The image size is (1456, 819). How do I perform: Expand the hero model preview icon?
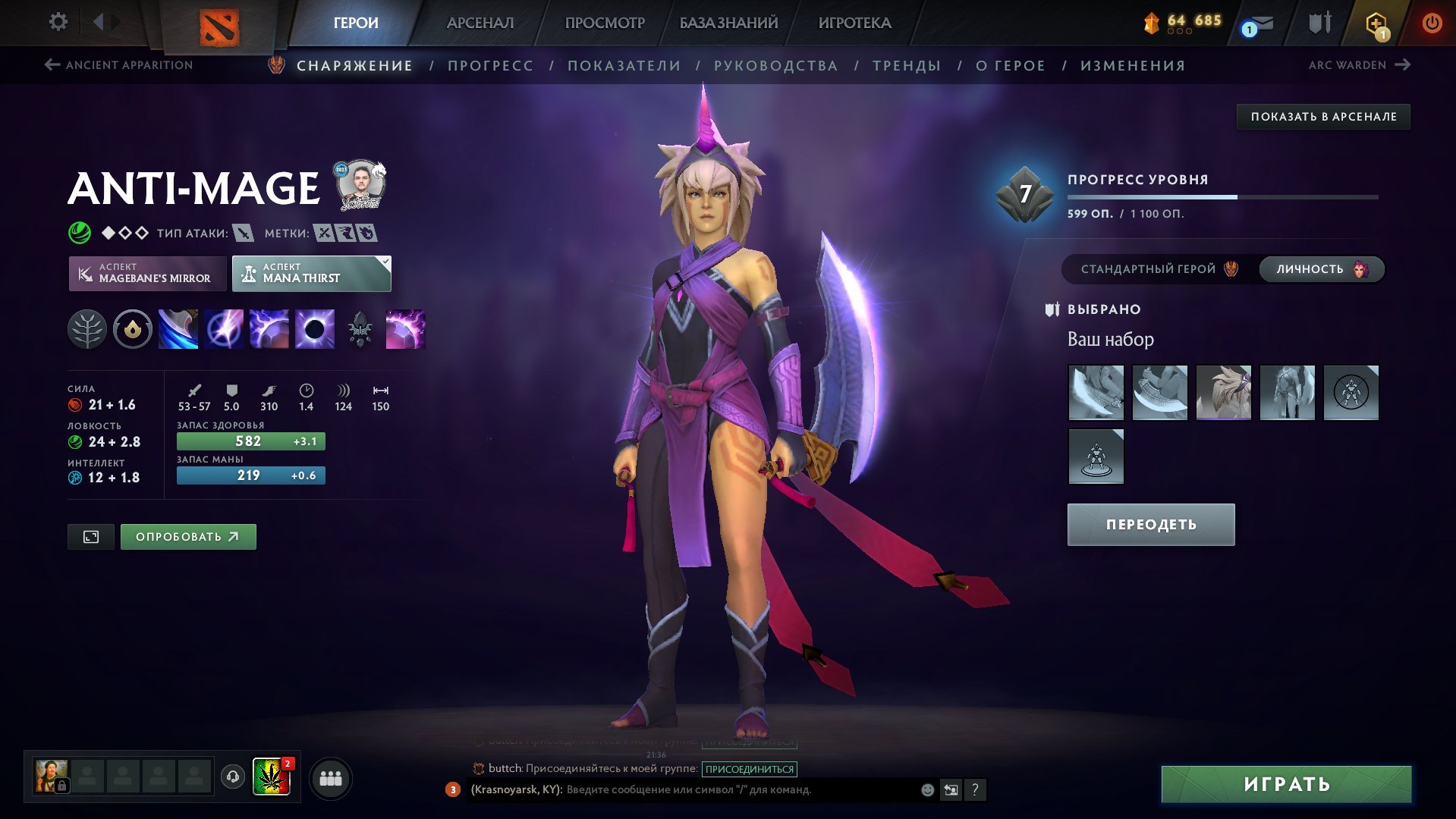coord(90,536)
